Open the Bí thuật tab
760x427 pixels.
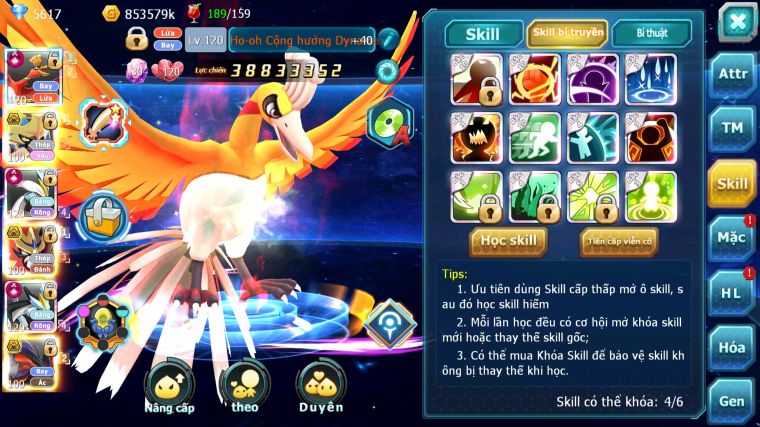click(x=650, y=33)
